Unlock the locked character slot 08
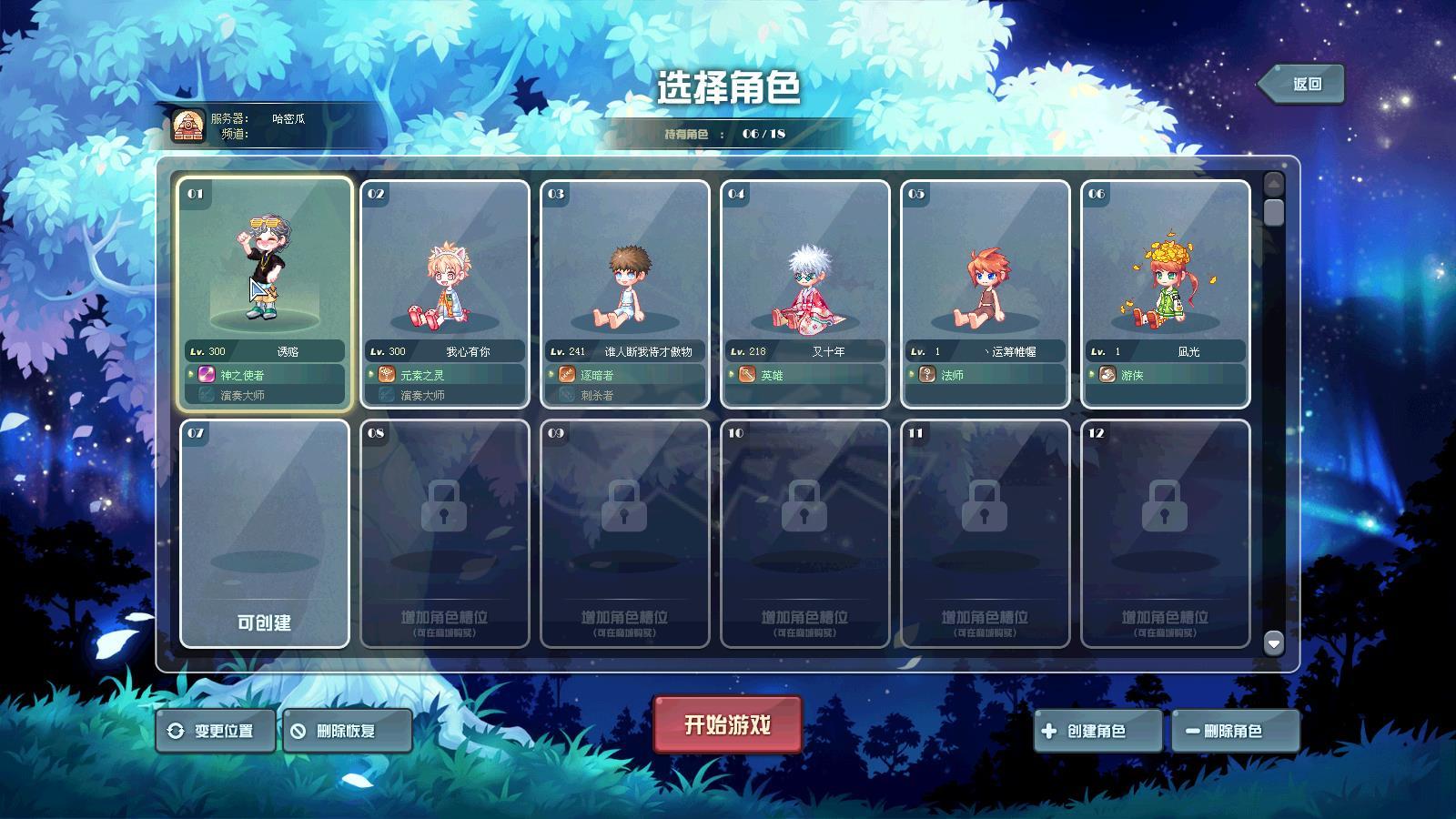Viewport: 1456px width, 819px height. click(x=444, y=533)
